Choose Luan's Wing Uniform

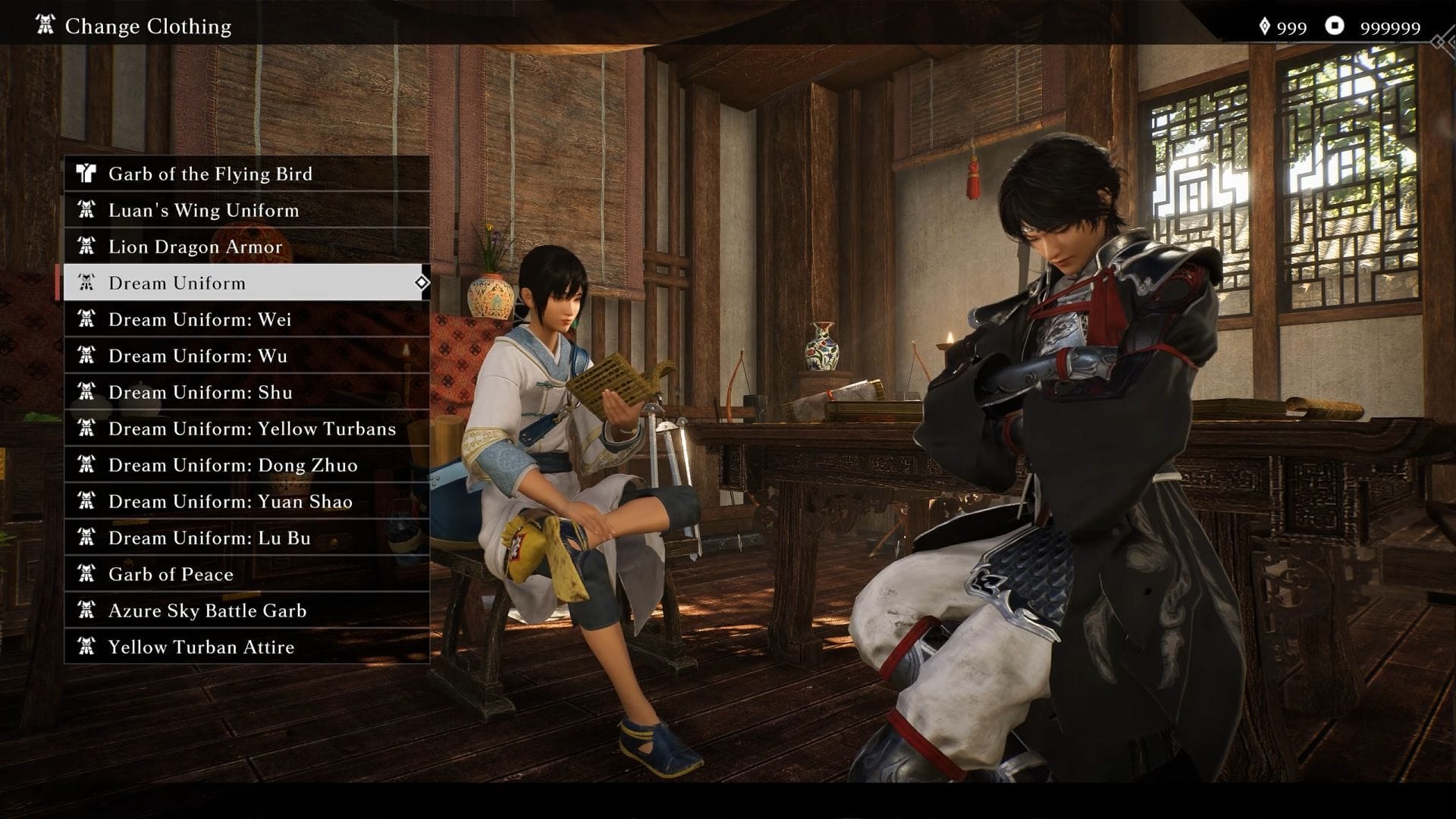tap(246, 210)
